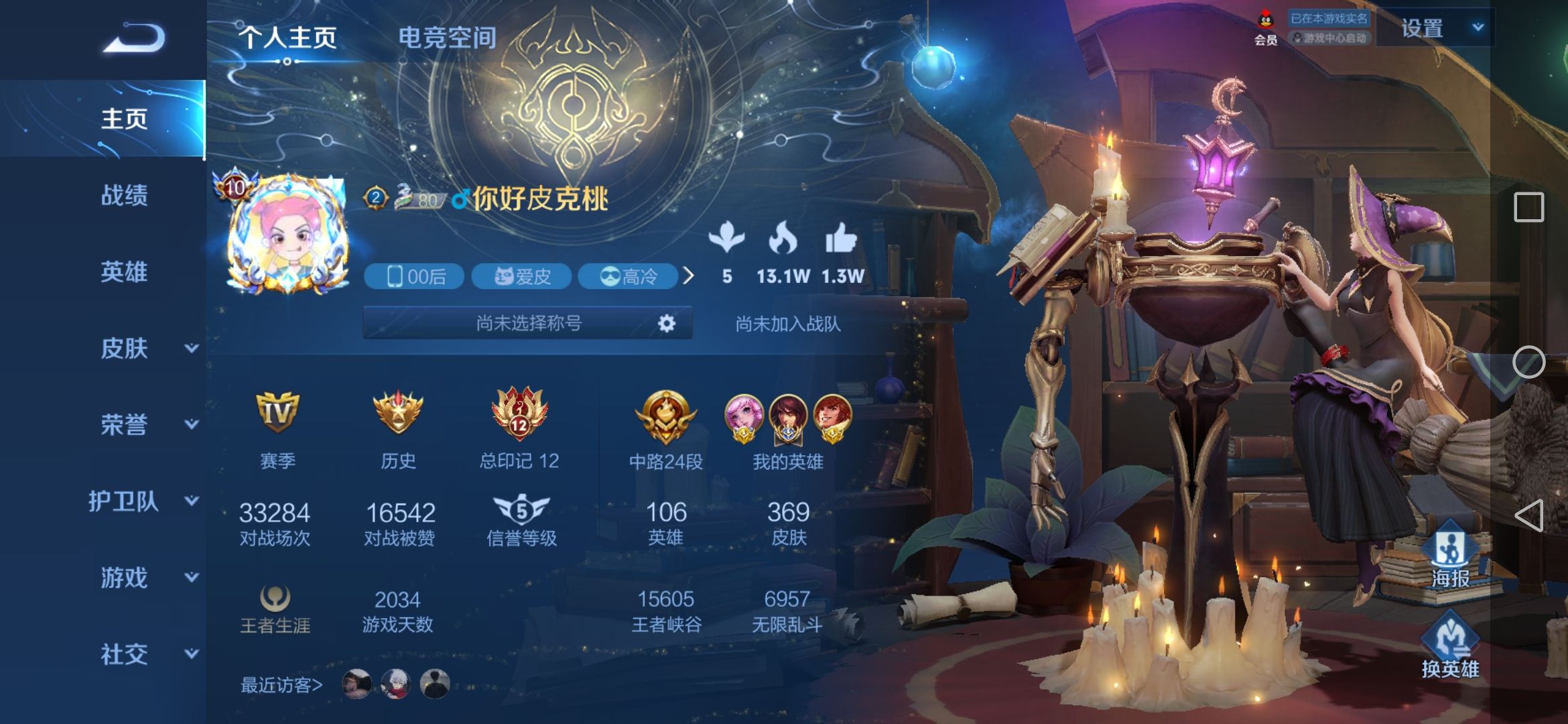This screenshot has height=724, width=1568.
Task: Select 英雄 in the side menu
Action: tap(124, 272)
